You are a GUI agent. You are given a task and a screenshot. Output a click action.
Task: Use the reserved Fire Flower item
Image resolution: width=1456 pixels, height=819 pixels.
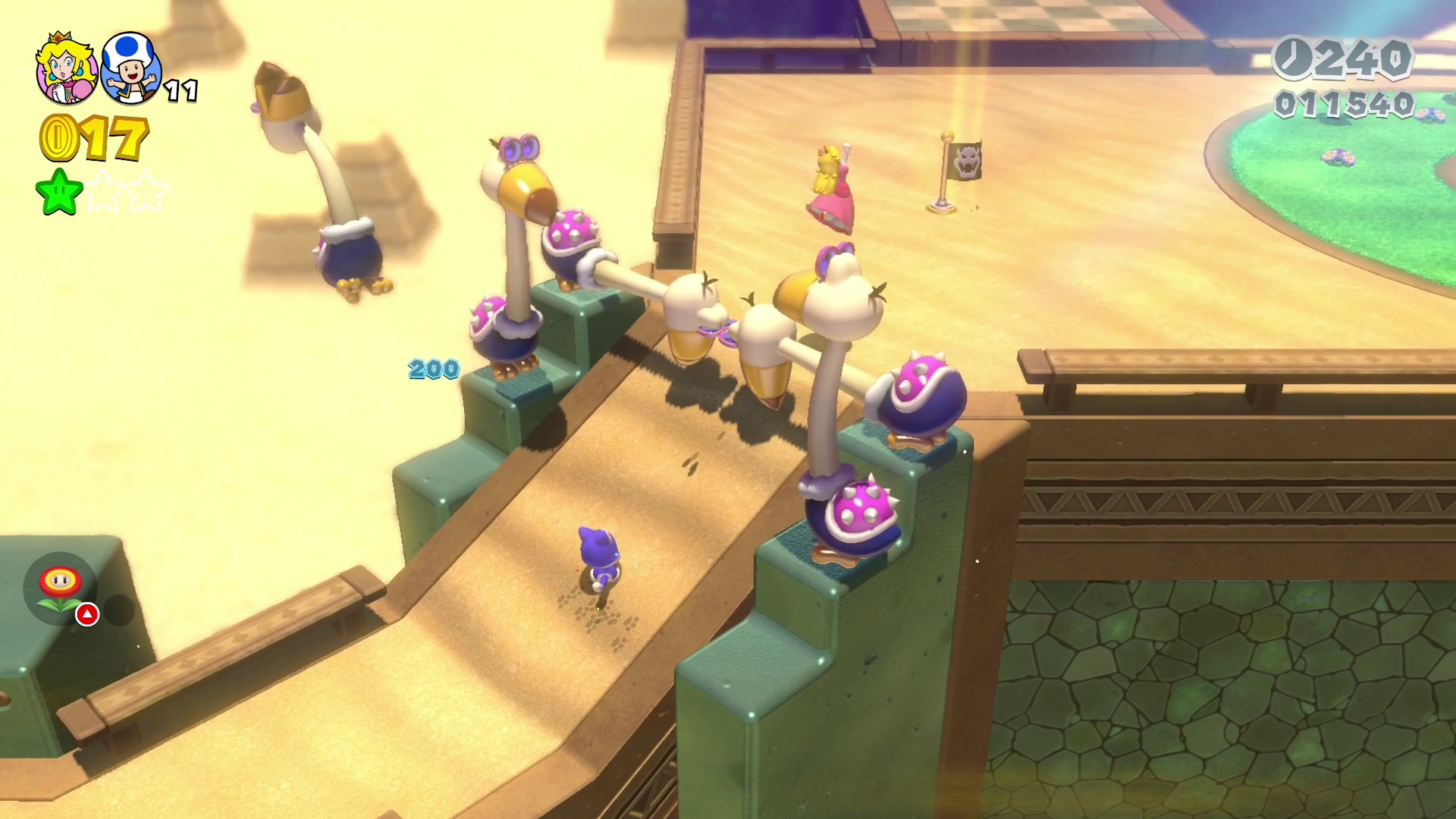60,588
